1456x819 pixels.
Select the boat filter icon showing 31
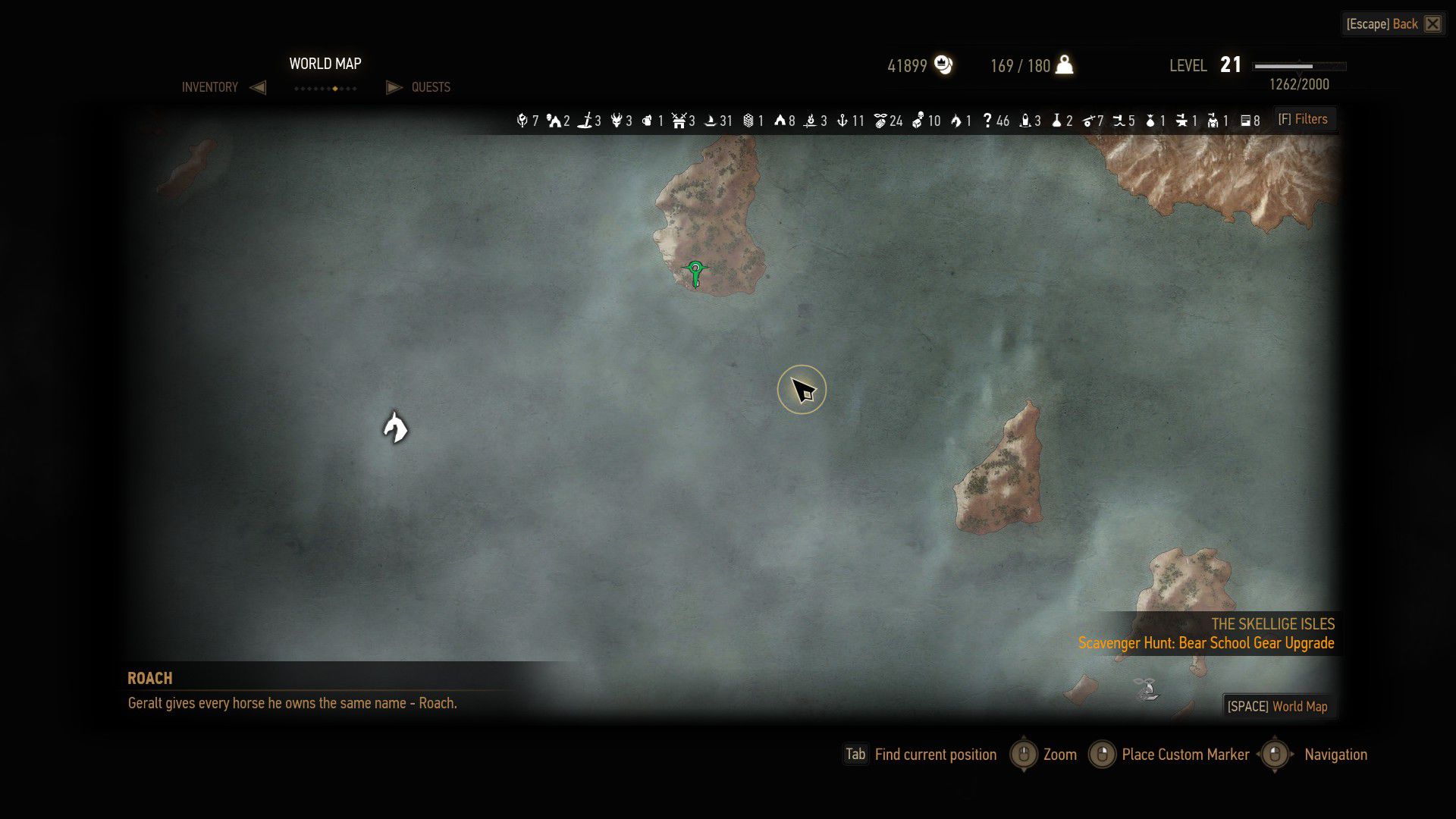click(711, 121)
